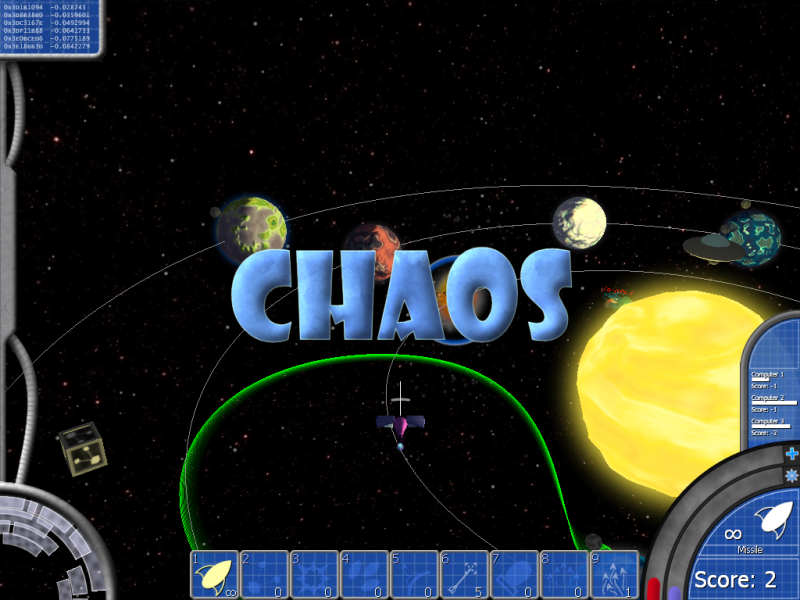Click the debug readout panel
Viewport: 800px width, 600px height.
[x=49, y=27]
